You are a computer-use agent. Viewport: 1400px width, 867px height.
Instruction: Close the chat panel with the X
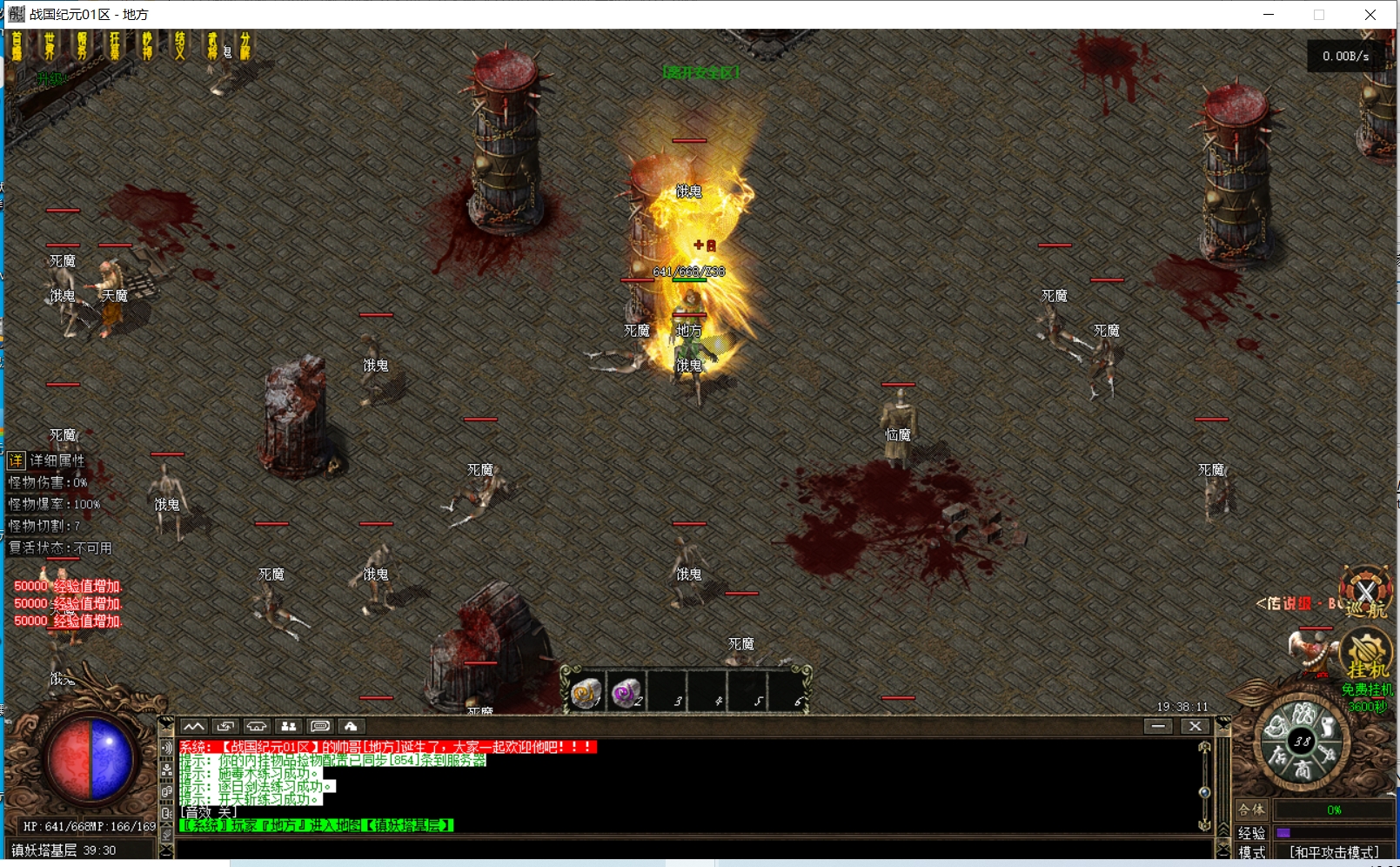click(x=1196, y=726)
